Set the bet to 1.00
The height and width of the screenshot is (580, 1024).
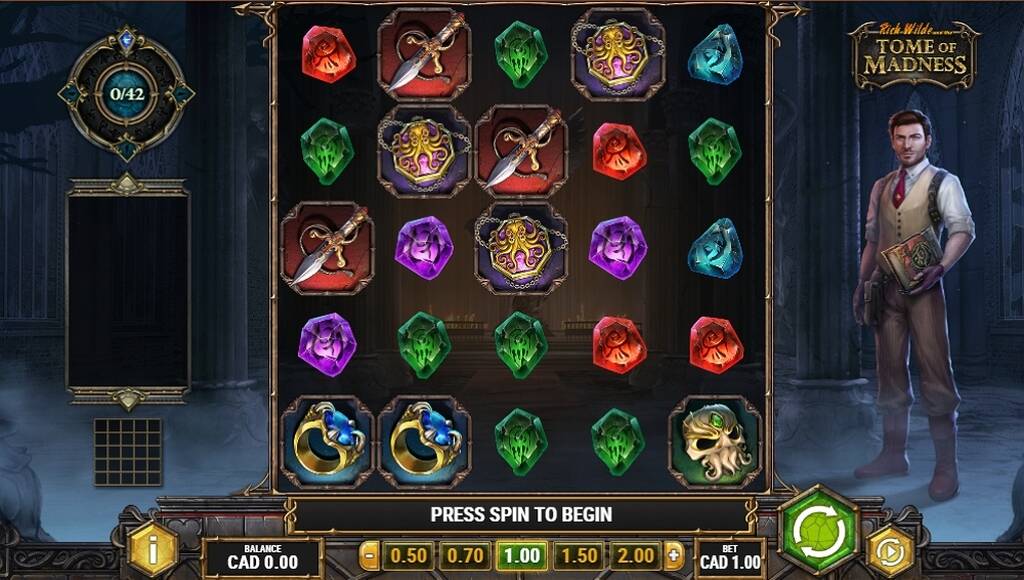coord(520,555)
